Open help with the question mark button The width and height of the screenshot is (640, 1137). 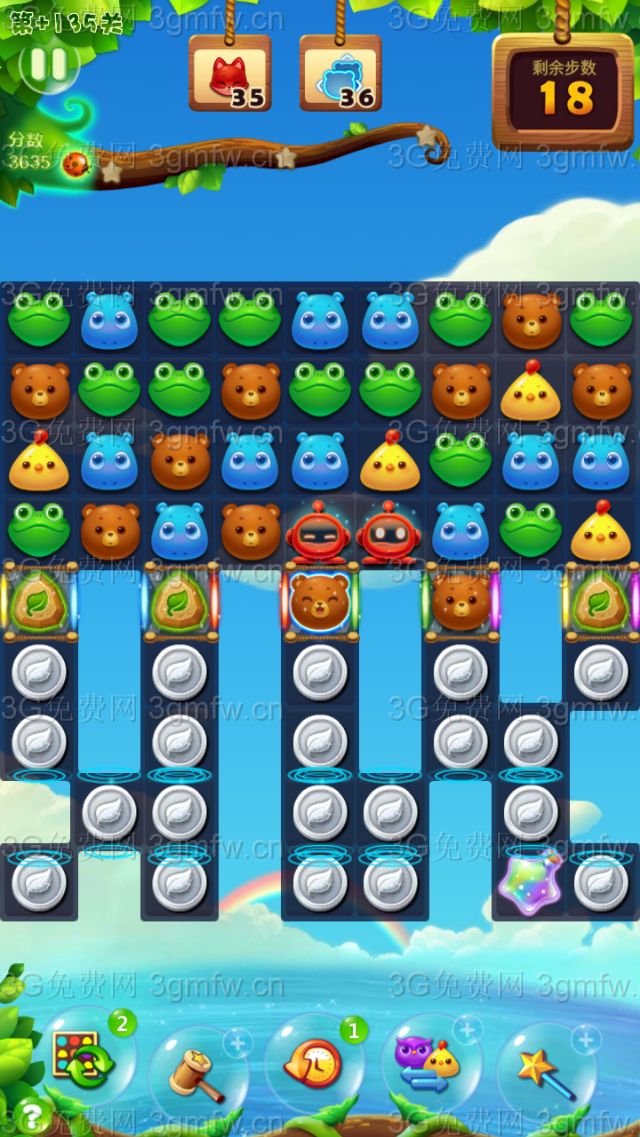pyautogui.click(x=33, y=1114)
